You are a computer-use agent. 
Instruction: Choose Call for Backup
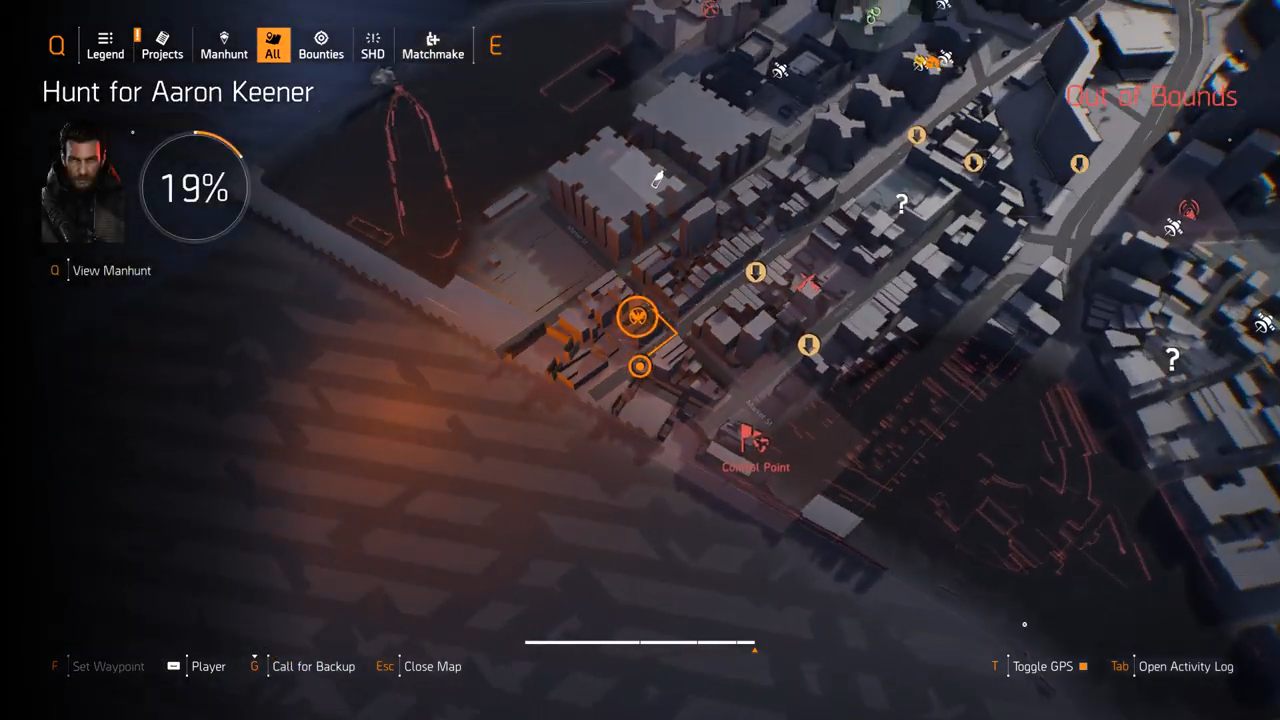click(x=313, y=666)
